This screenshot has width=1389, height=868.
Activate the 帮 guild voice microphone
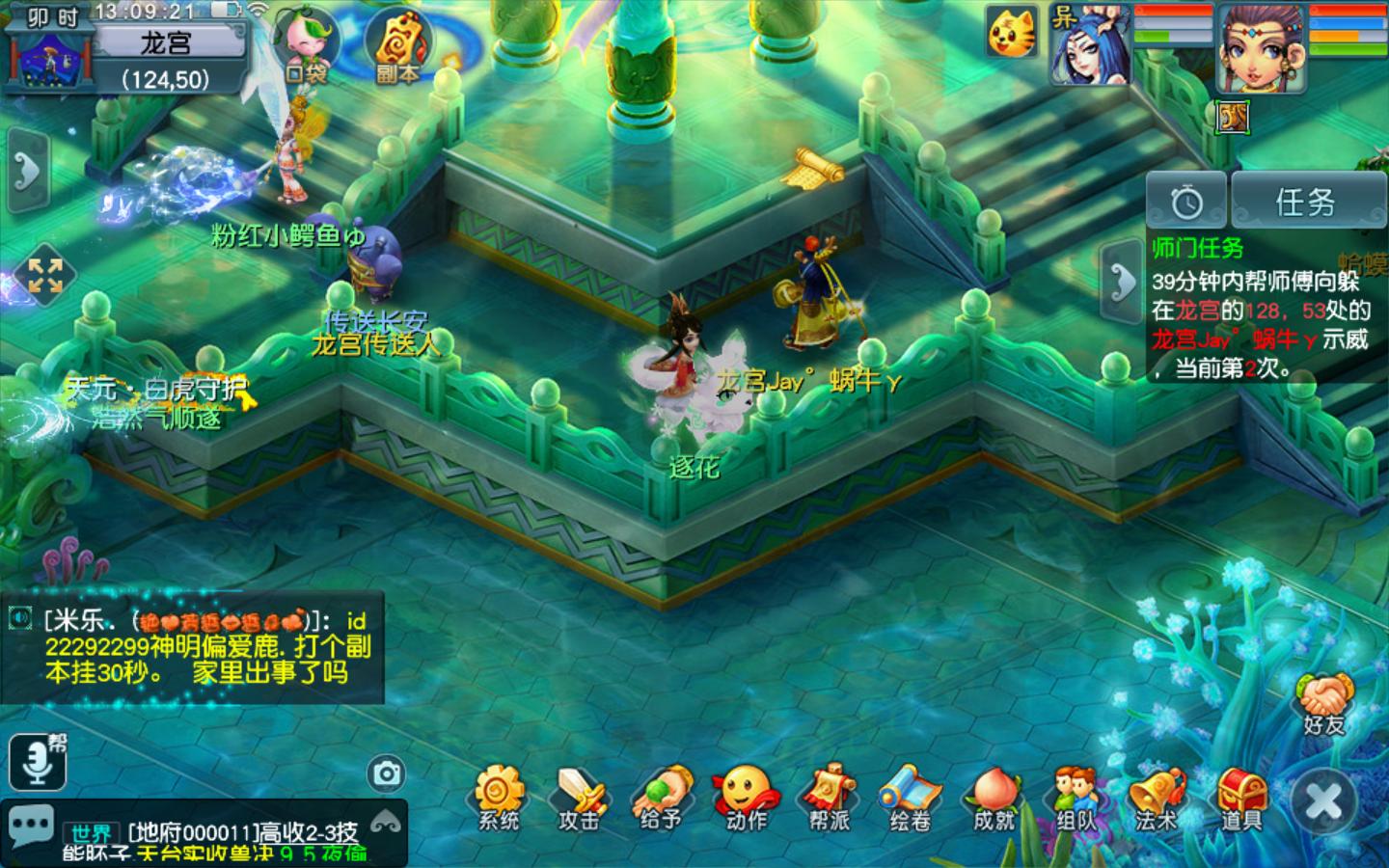(x=38, y=762)
